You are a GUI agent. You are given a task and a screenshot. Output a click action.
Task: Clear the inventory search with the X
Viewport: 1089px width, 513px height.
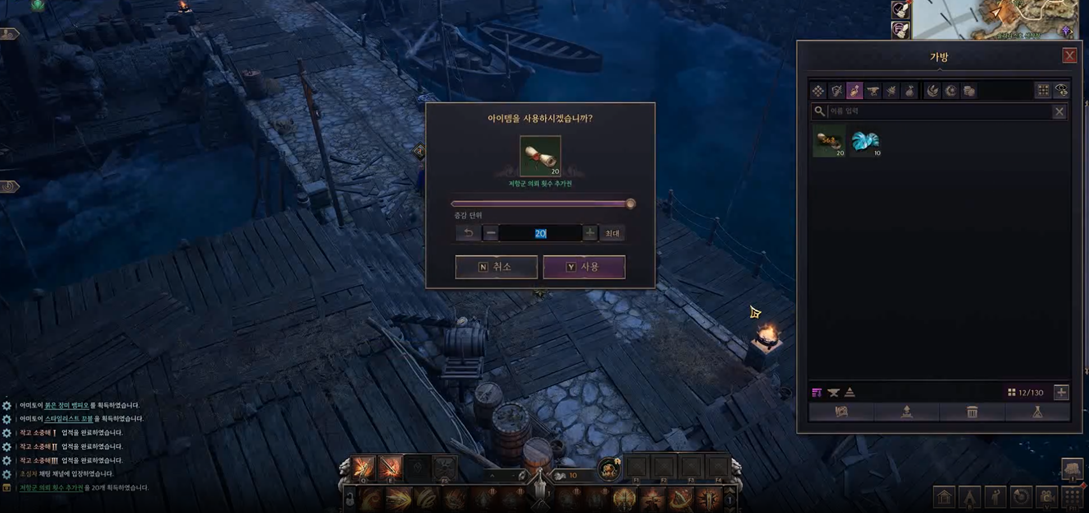[1059, 112]
